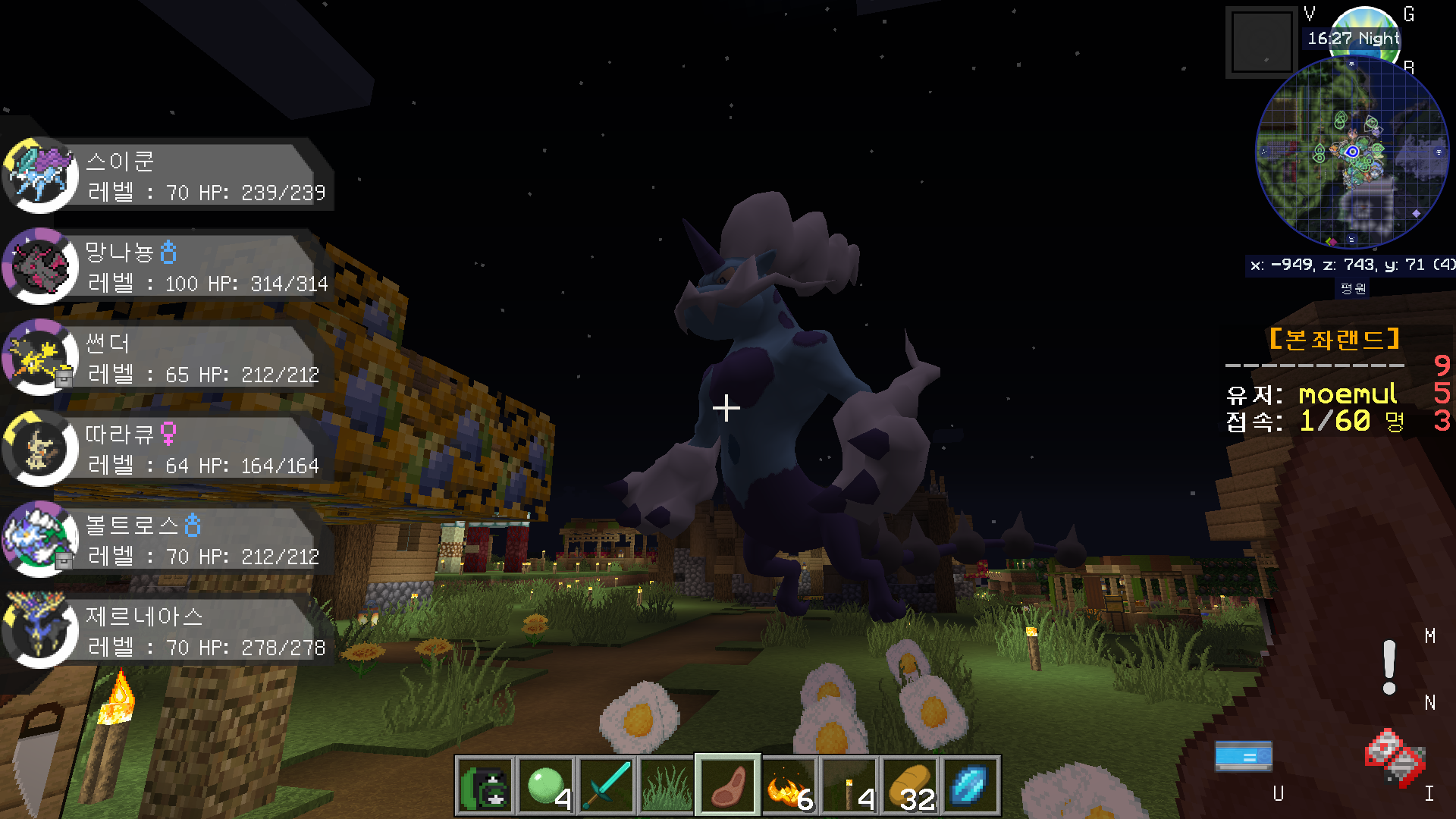Select the slimeball stack in the hotbar
Viewport: 1456px width, 819px height.
(546, 786)
